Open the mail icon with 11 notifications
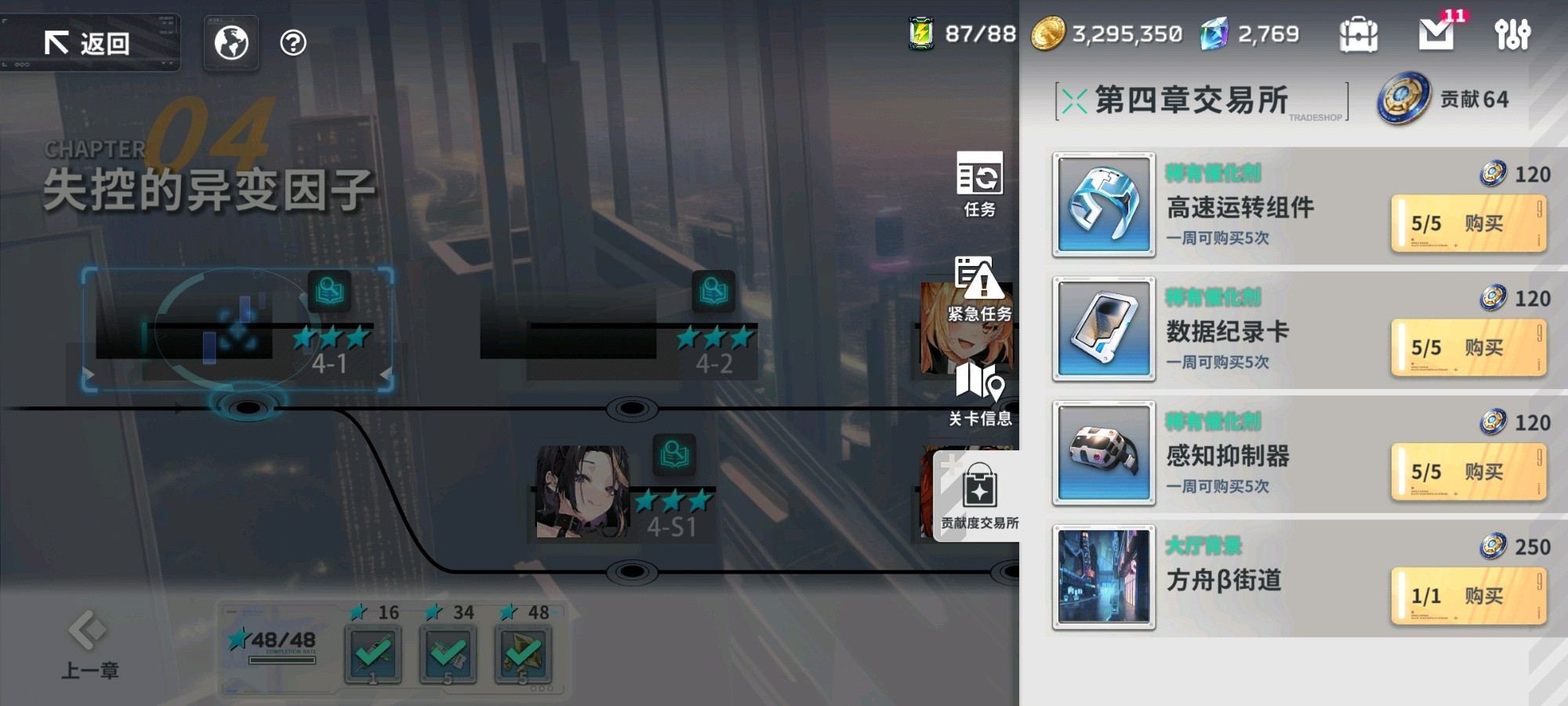 [x=1436, y=33]
